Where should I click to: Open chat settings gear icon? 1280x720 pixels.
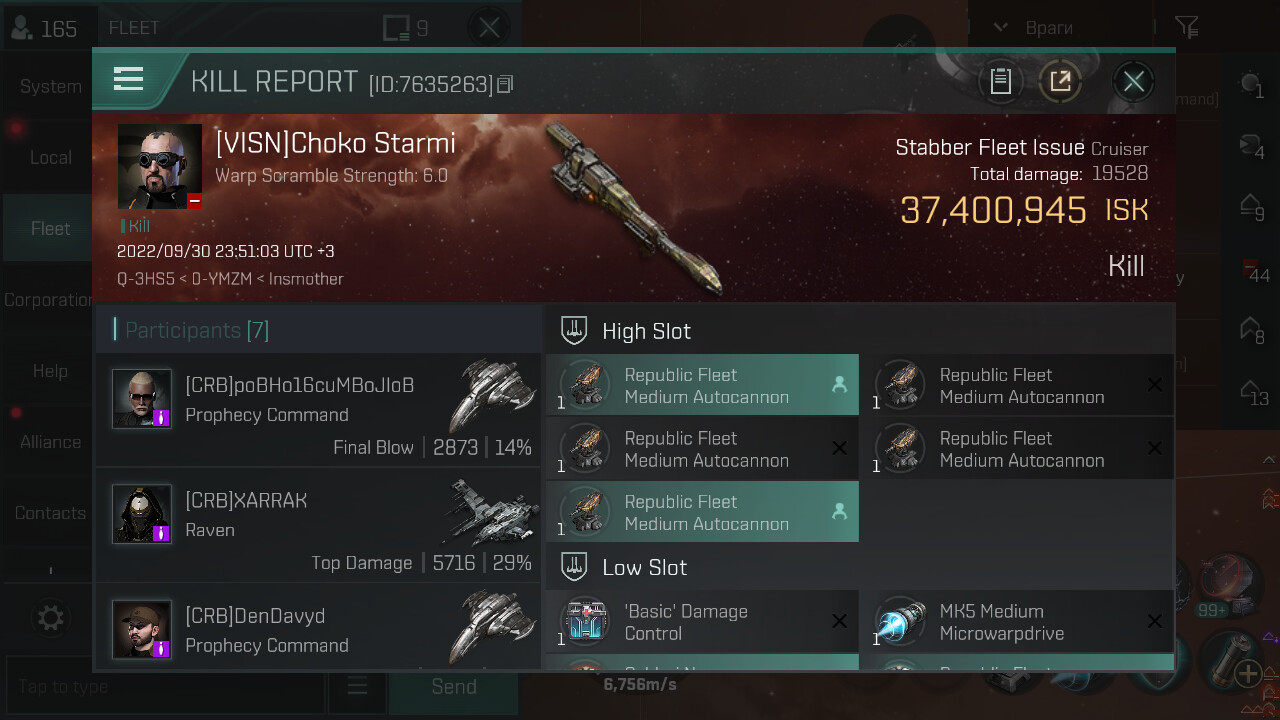50,618
